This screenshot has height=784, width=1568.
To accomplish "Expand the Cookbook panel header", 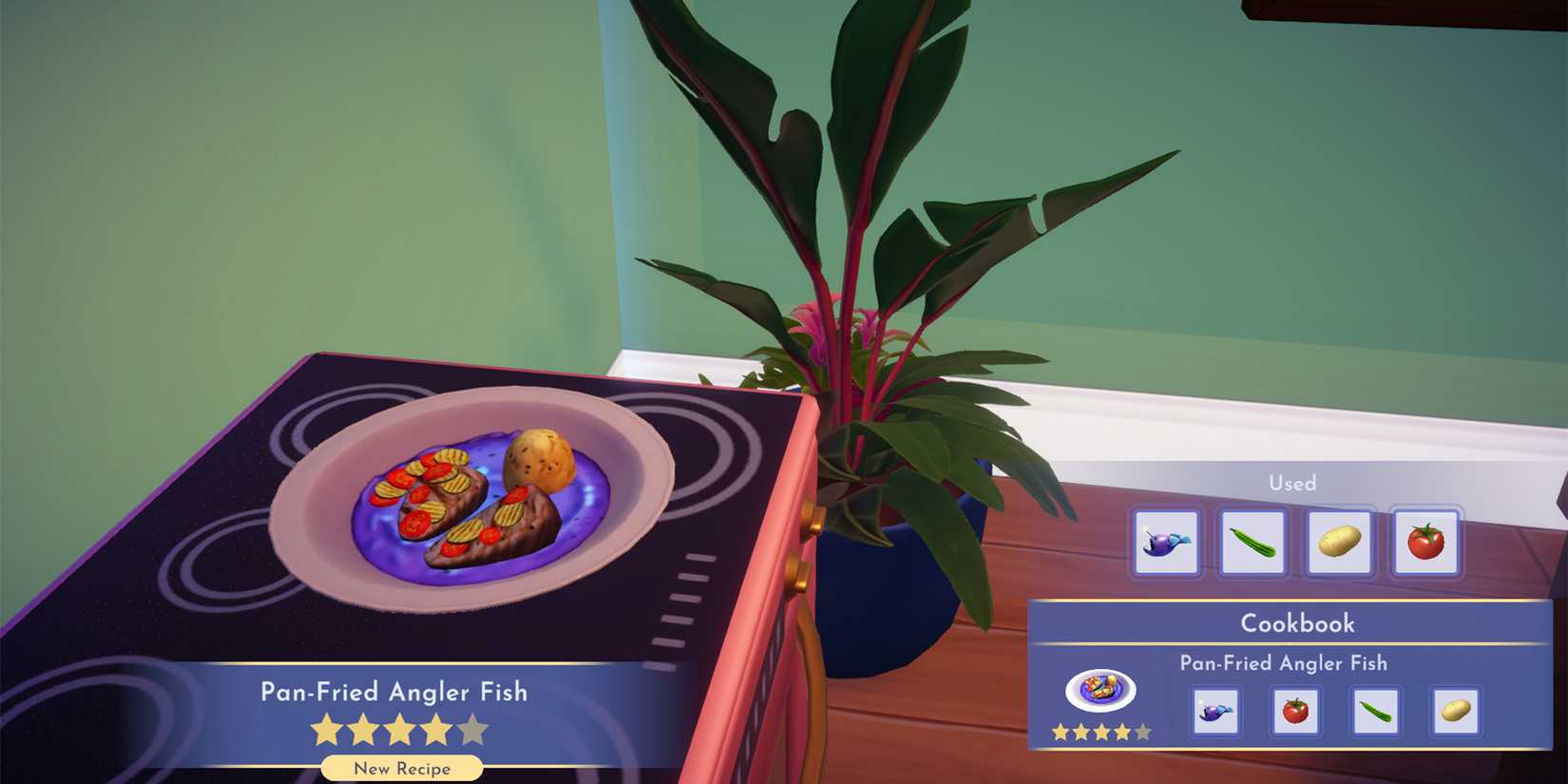I will (1300, 623).
